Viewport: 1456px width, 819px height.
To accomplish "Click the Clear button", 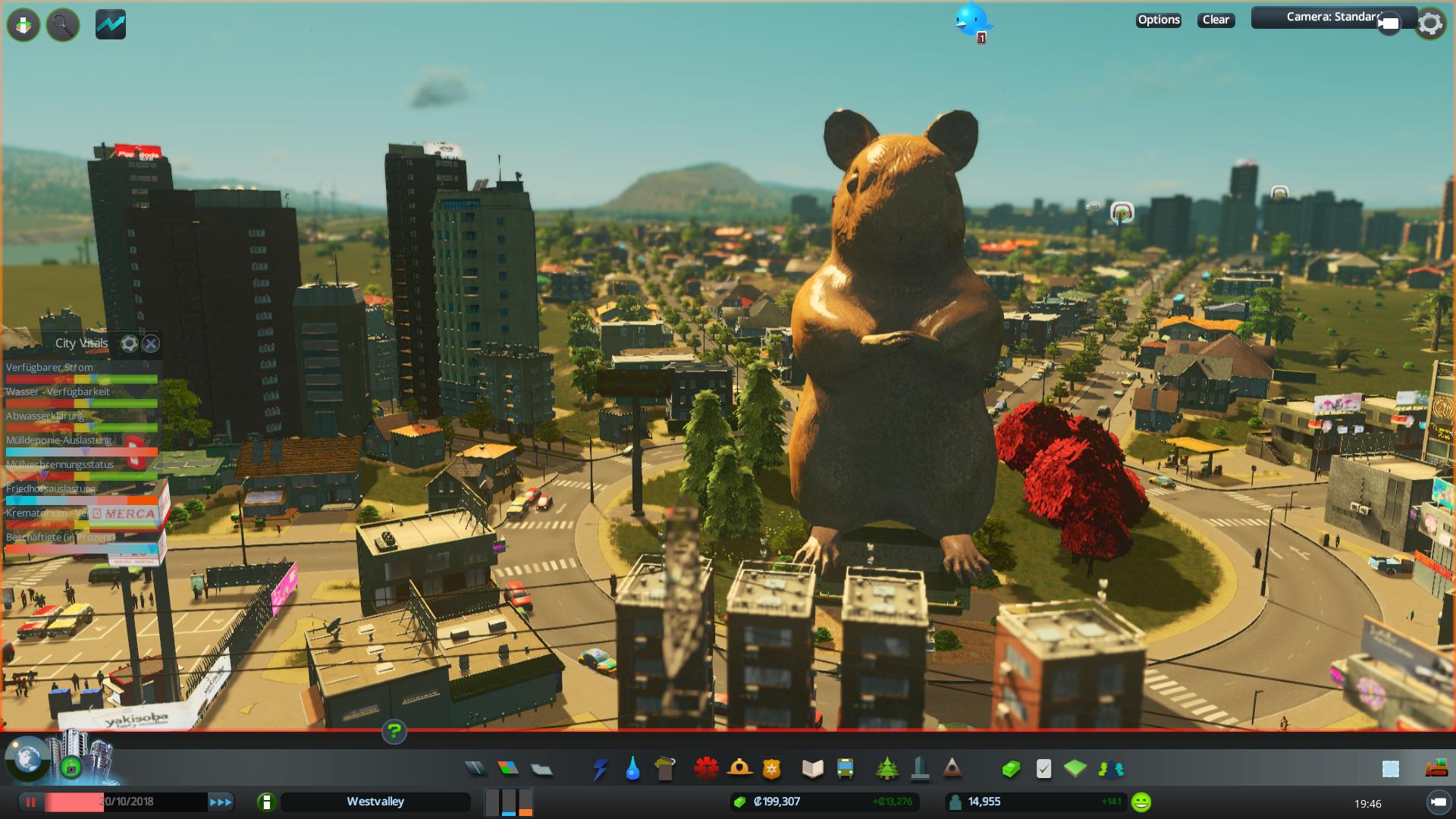I will click(1216, 20).
